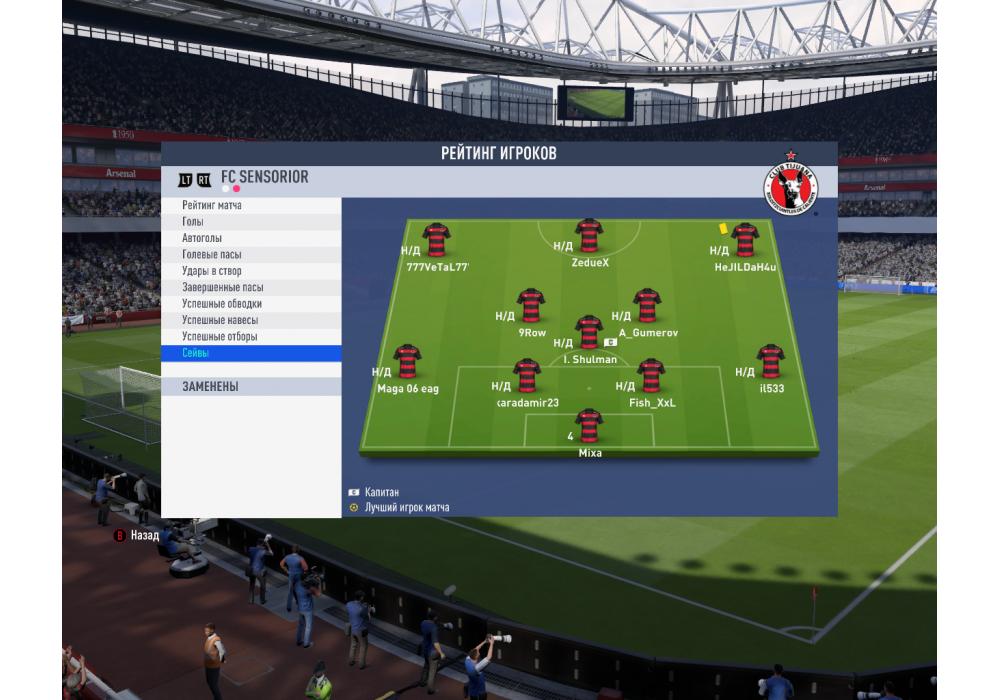Image resolution: width=1000 pixels, height=700 pixels.
Task: Pick player ZedueX on the formation
Action: pos(589,236)
